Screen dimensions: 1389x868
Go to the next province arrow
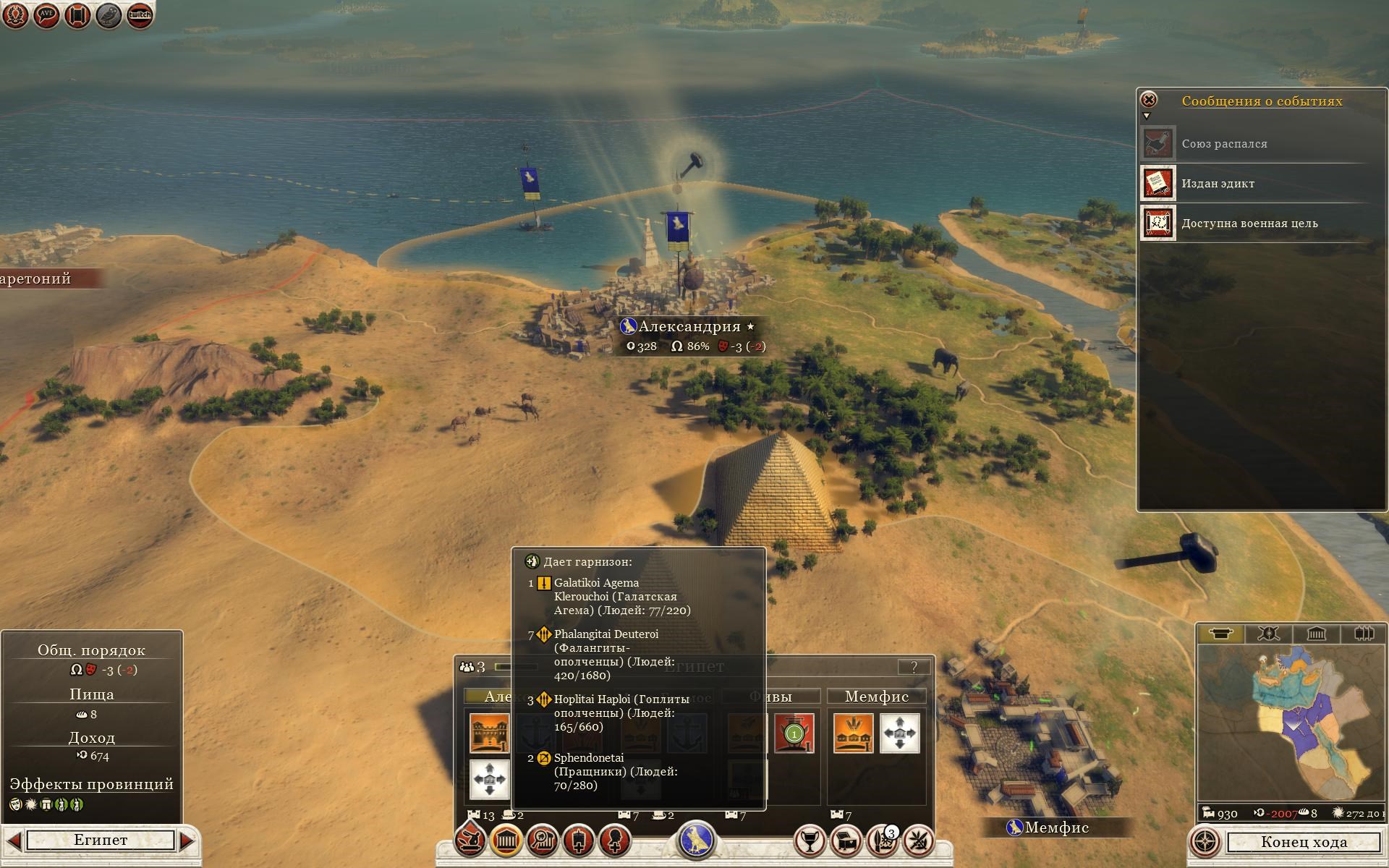coord(187,841)
